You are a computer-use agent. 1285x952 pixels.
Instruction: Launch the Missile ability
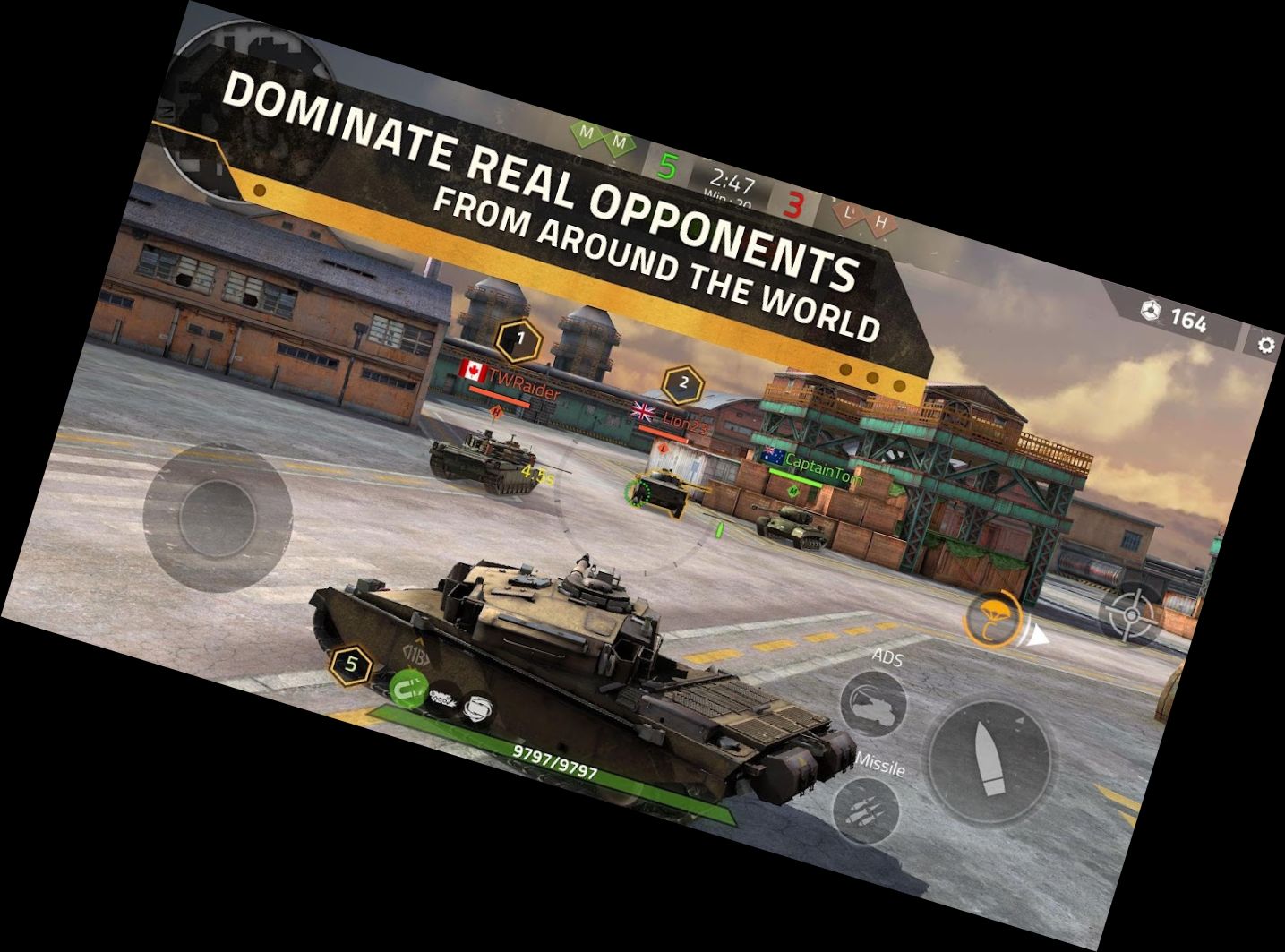(865, 810)
